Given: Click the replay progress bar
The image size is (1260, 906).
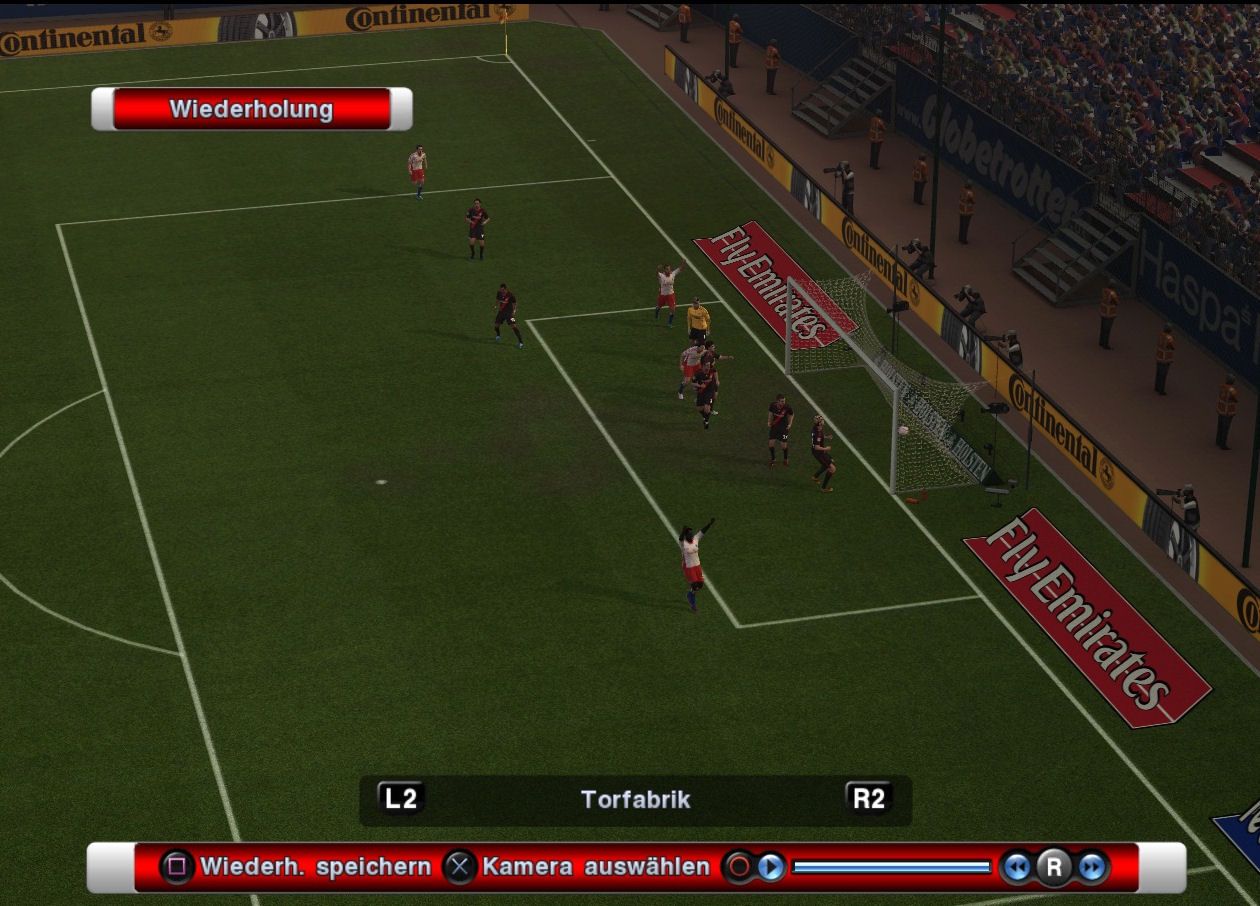Looking at the screenshot, I should pyautogui.click(x=890, y=867).
